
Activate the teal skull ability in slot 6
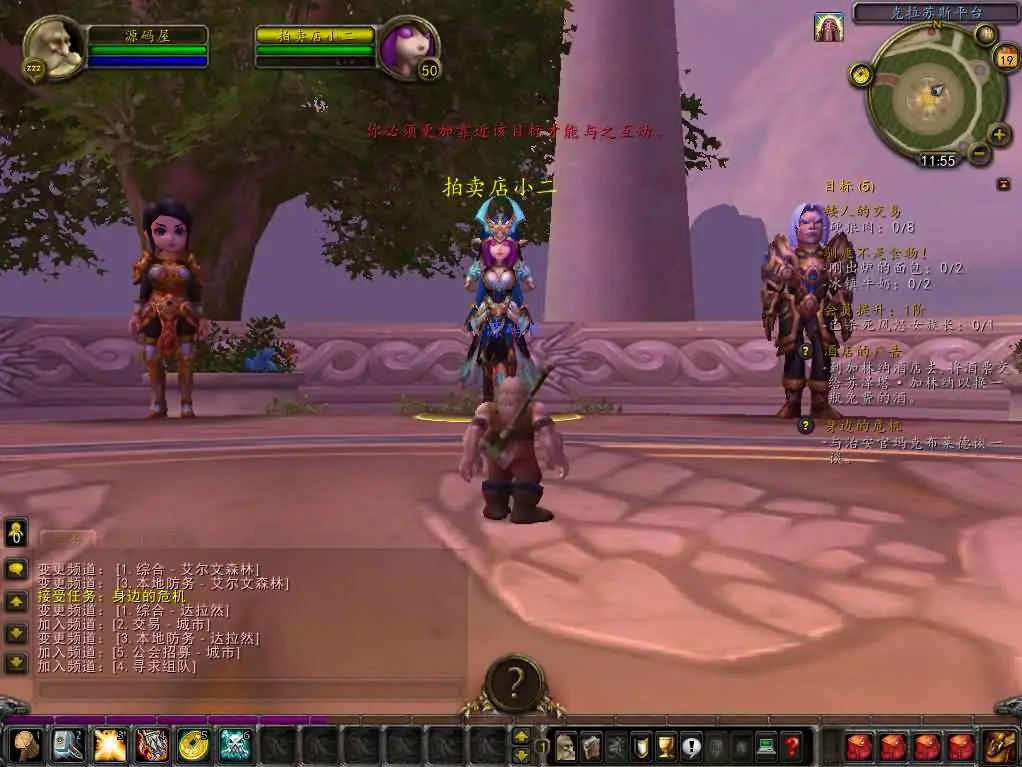[235, 744]
